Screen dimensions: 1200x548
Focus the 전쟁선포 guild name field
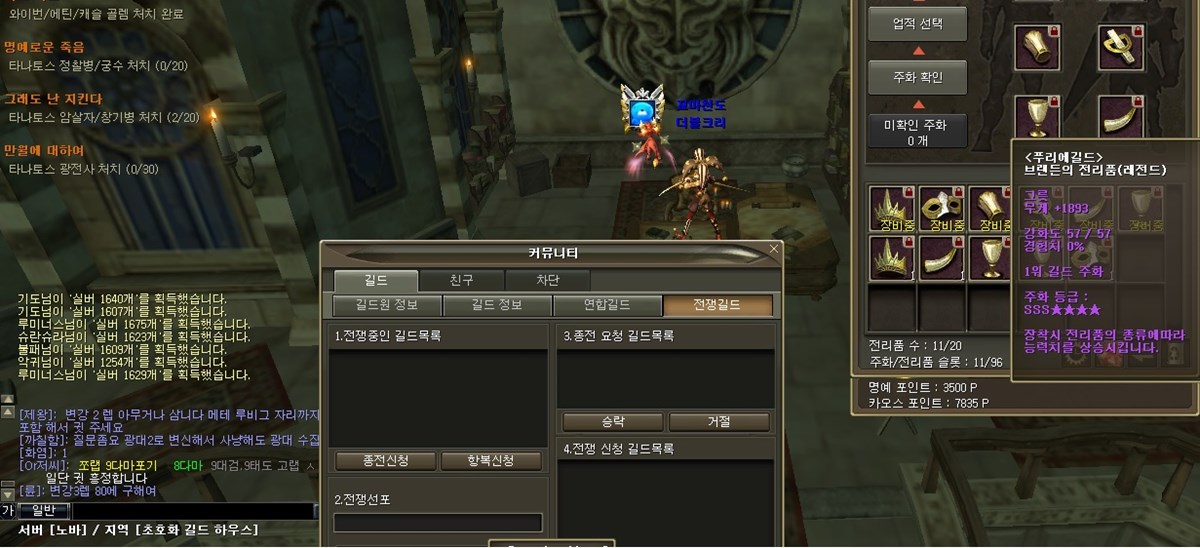click(438, 523)
